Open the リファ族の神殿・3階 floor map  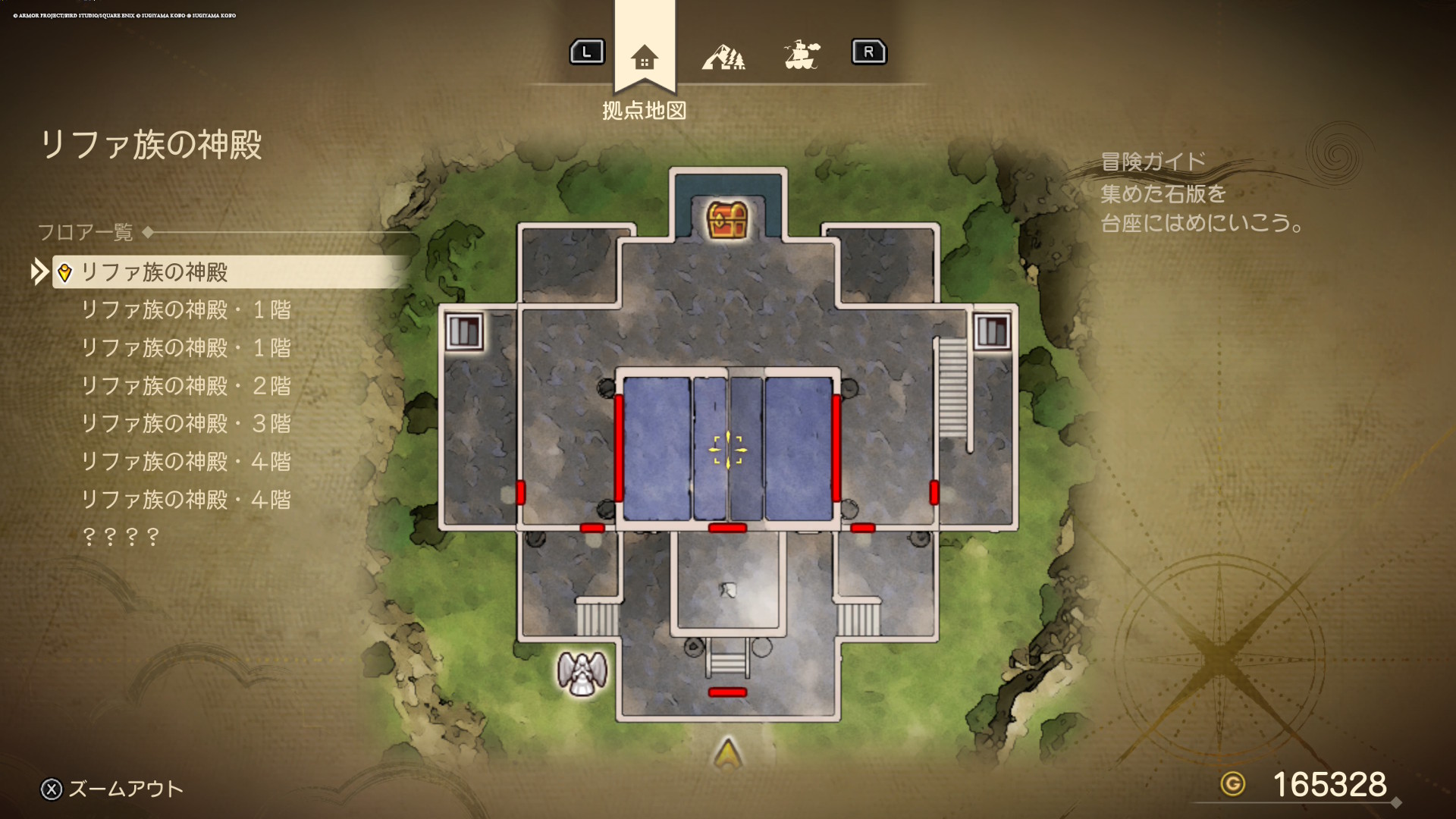(186, 424)
